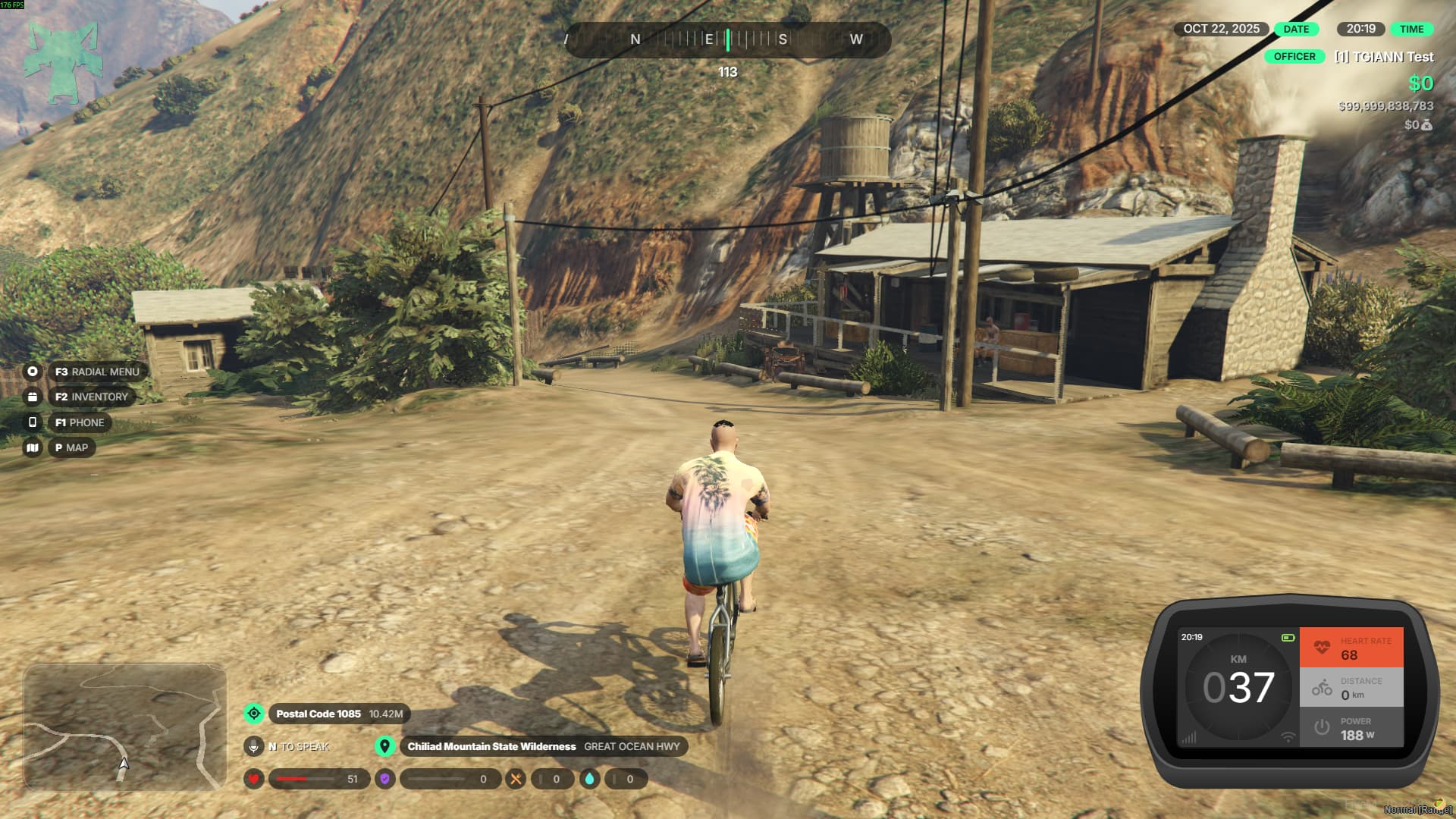Viewport: 1456px width, 819px height.
Task: Click the bike computer speed dial
Action: 1238,688
